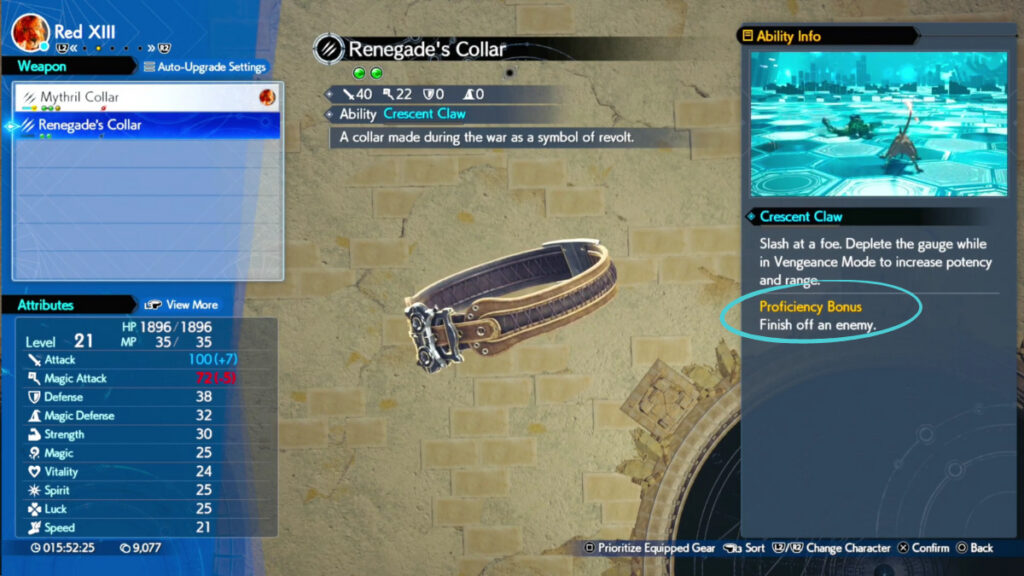Click the Red XIII character portrait
Image resolution: width=1024 pixels, height=576 pixels.
tap(30, 33)
